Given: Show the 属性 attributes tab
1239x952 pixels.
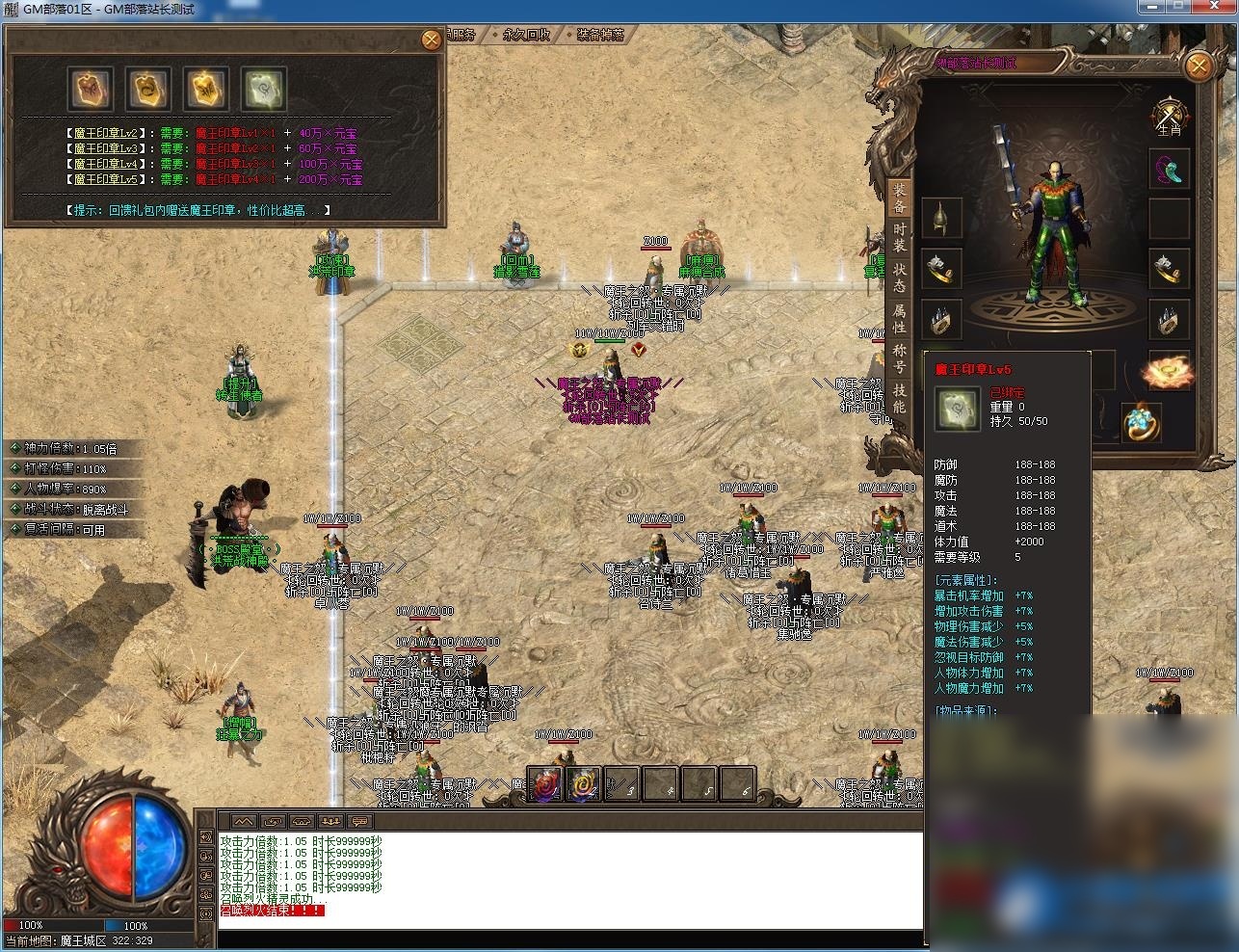Looking at the screenshot, I should (899, 319).
